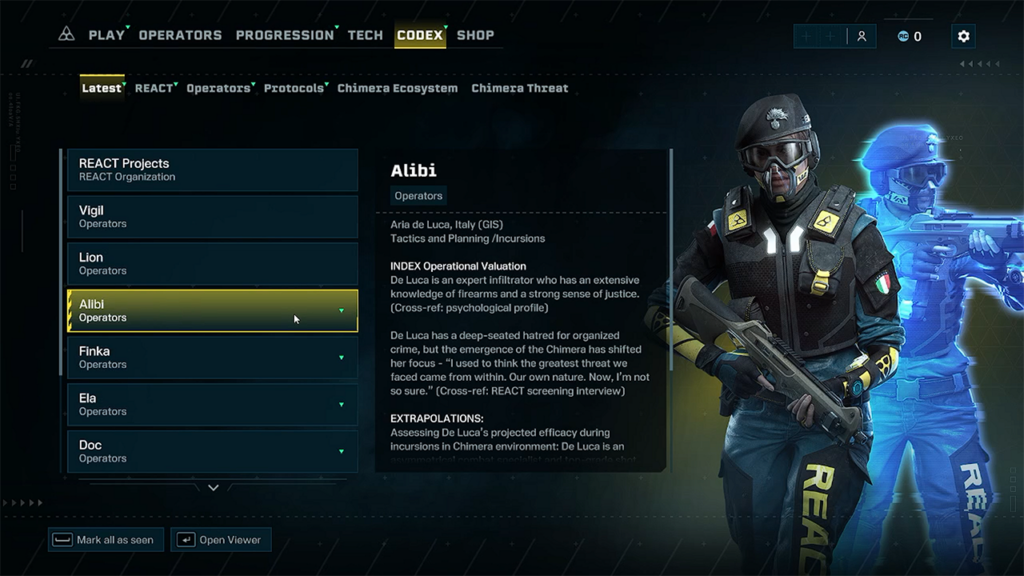Screen dimensions: 1024x576
Task: Visit the SHOP tab
Action: pos(475,35)
